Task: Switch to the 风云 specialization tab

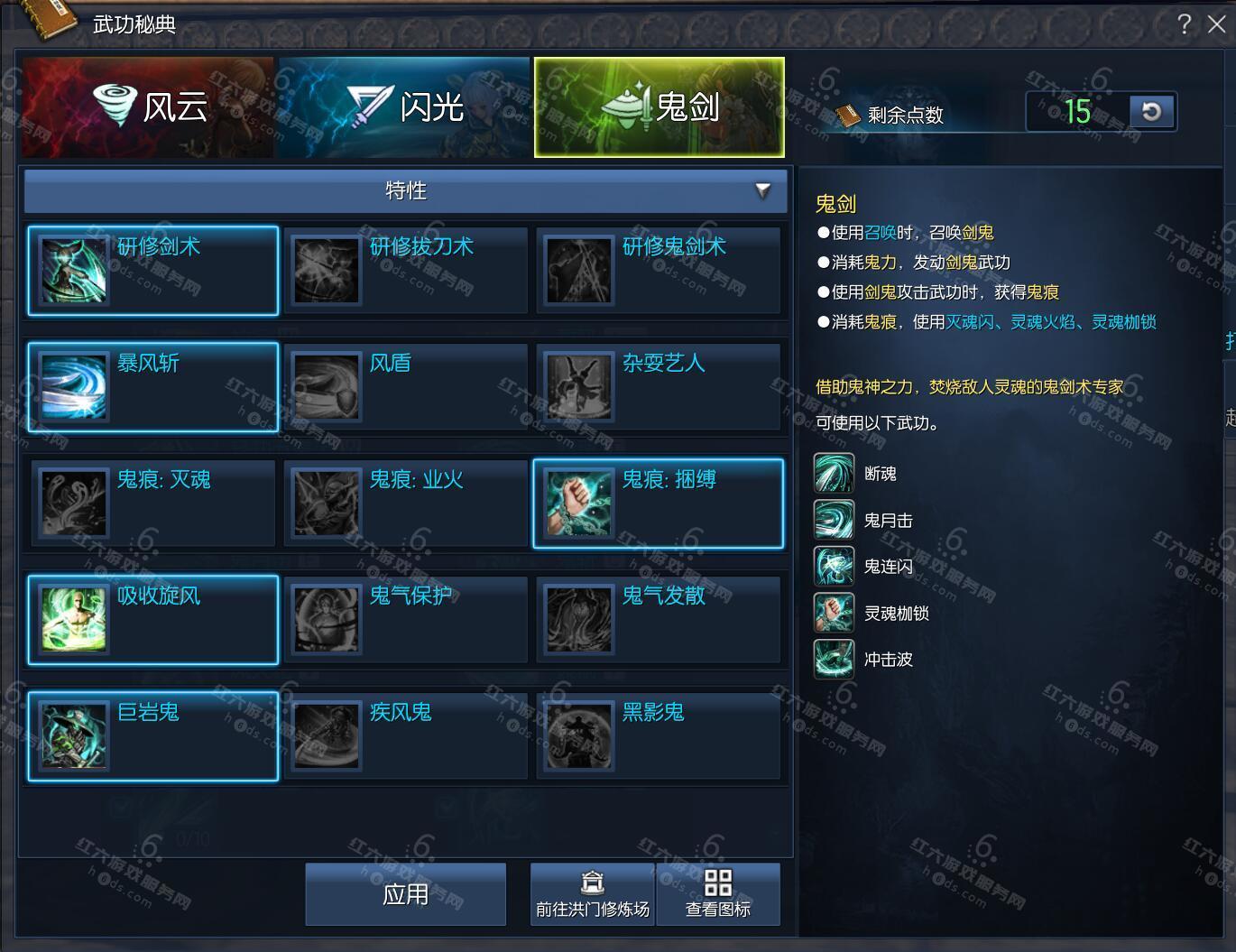Action: point(148,107)
